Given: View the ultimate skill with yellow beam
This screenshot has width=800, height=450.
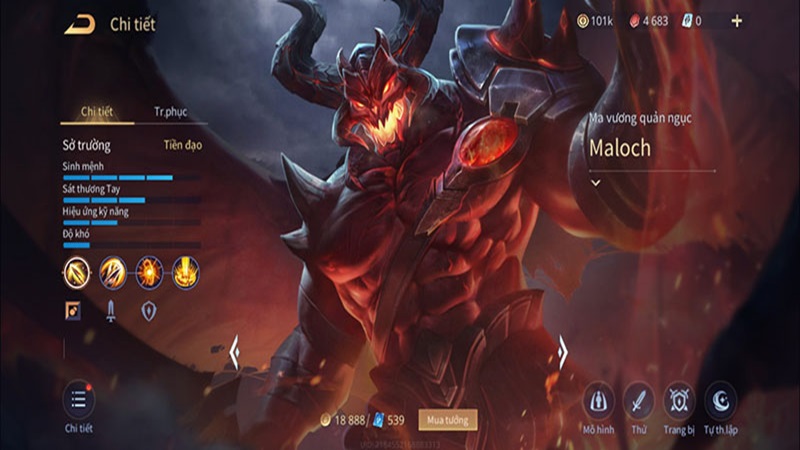Looking at the screenshot, I should point(185,271).
